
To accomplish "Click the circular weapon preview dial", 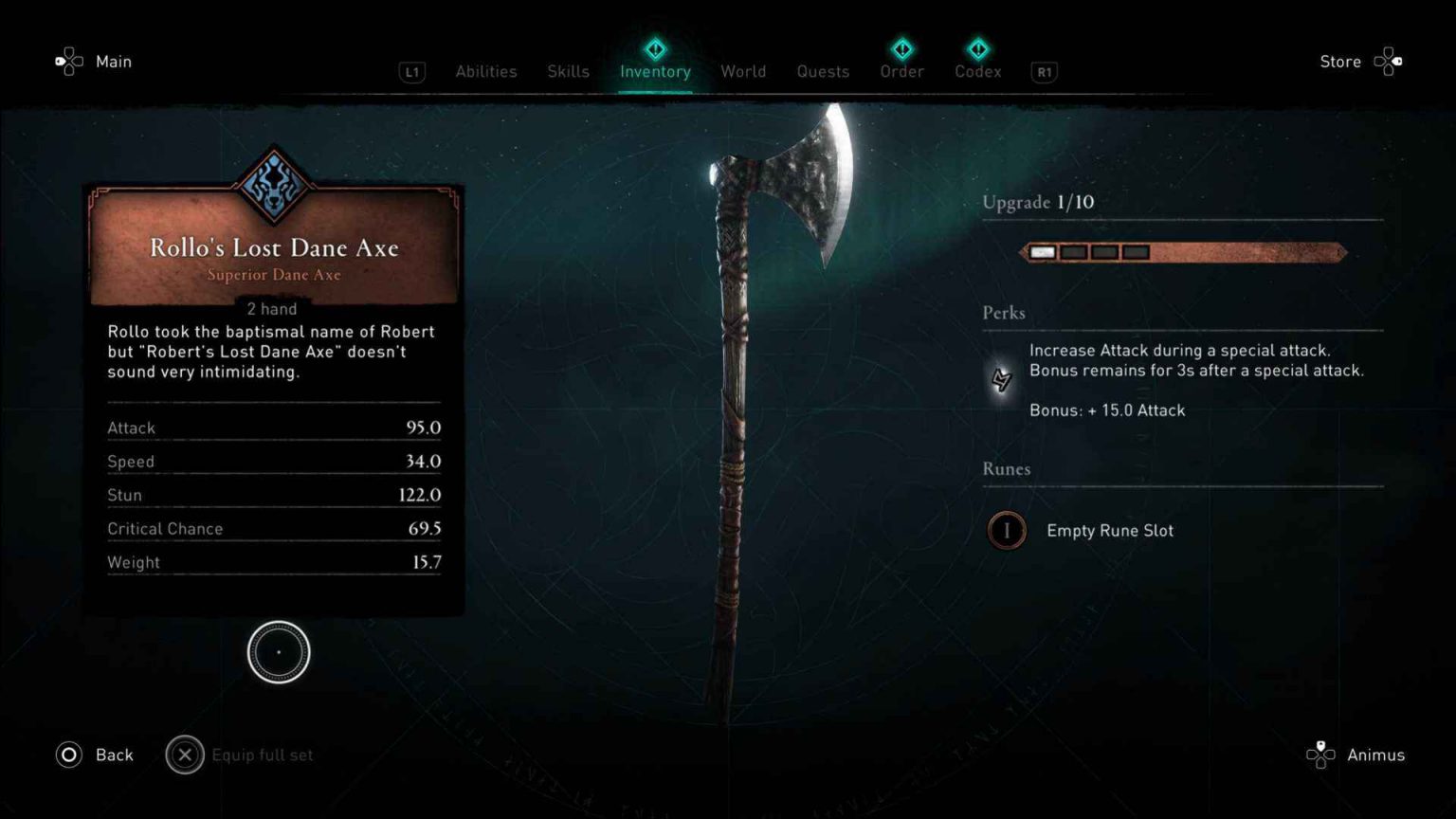I will [x=278, y=652].
